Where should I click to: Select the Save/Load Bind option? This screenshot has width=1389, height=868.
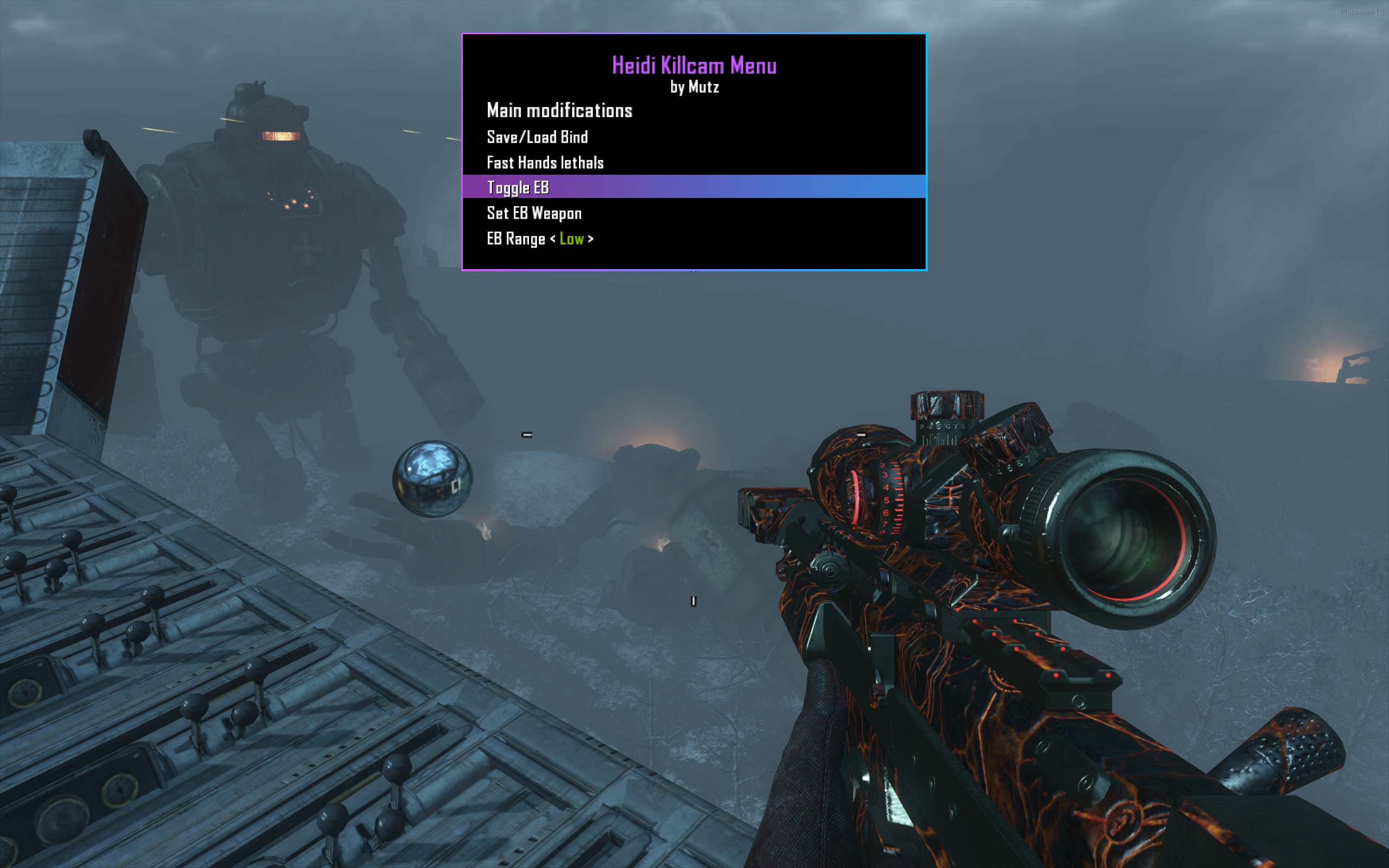tap(537, 137)
